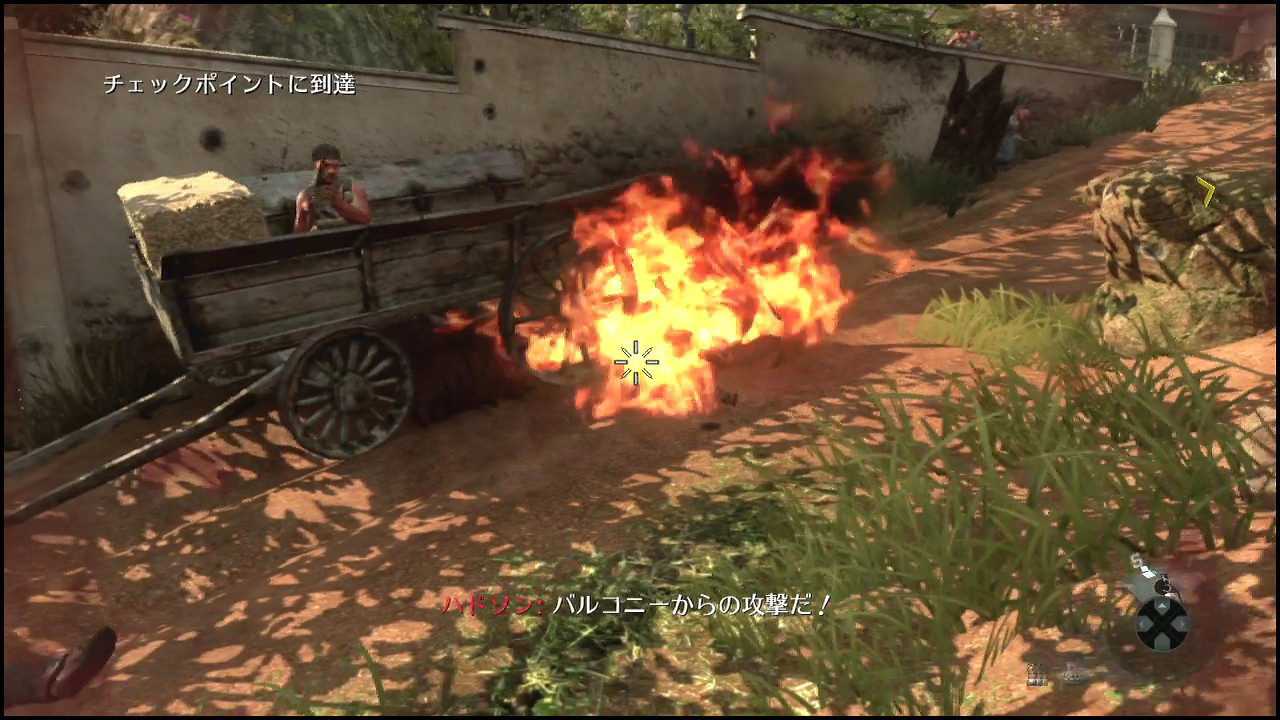Select the D-pad up arrow on the equipment selector
The width and height of the screenshot is (1280, 720).
tap(1162, 606)
